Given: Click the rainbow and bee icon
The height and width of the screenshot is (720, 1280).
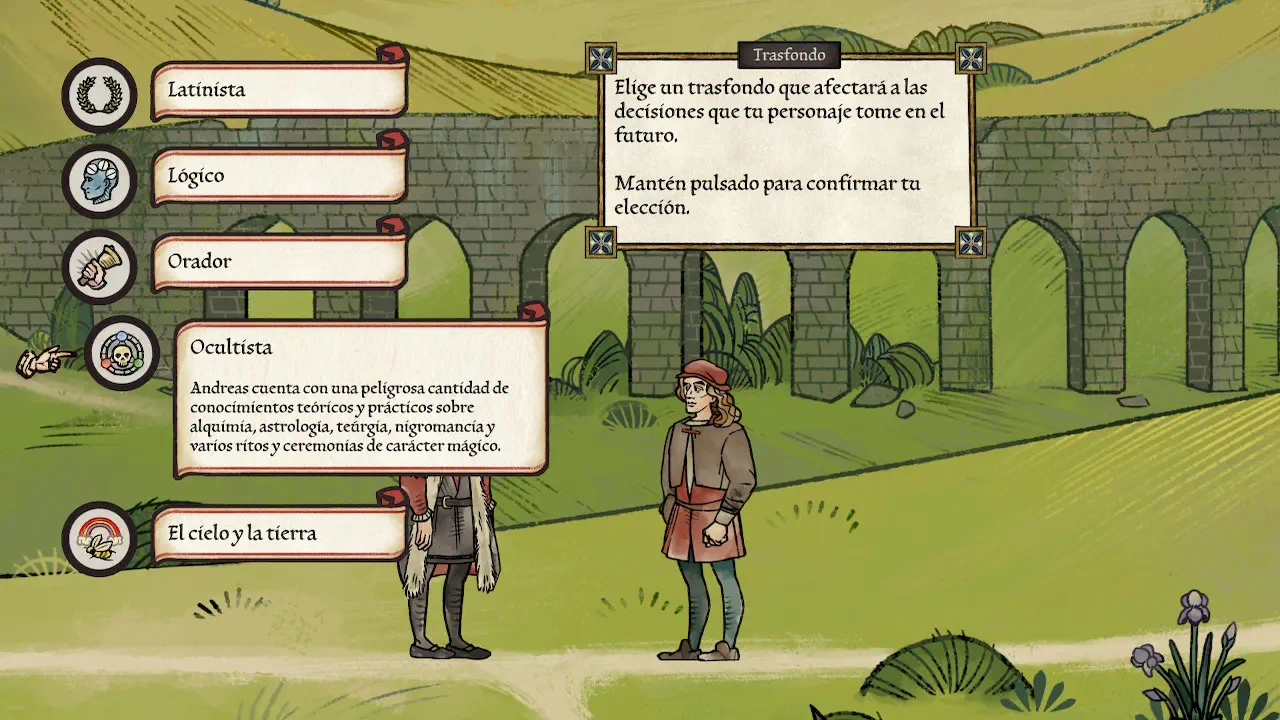Looking at the screenshot, I should pyautogui.click(x=99, y=539).
